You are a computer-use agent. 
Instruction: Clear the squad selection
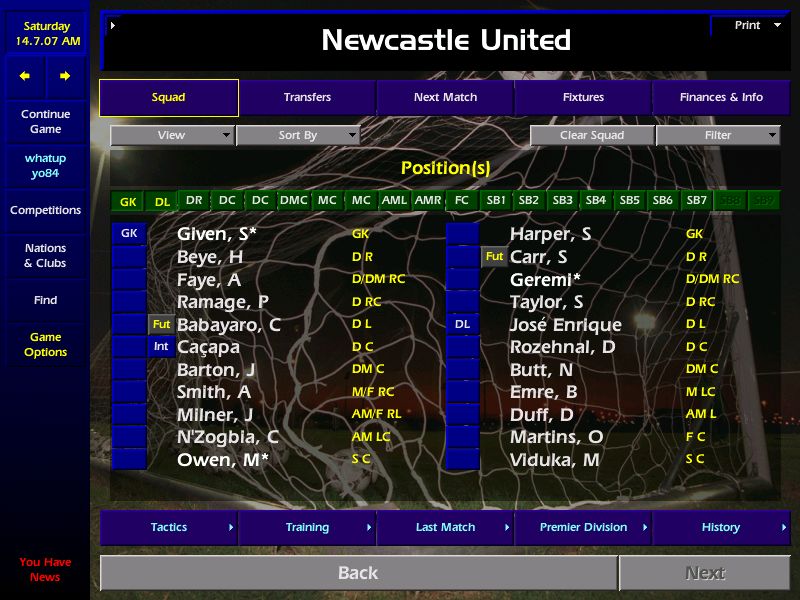coord(592,135)
